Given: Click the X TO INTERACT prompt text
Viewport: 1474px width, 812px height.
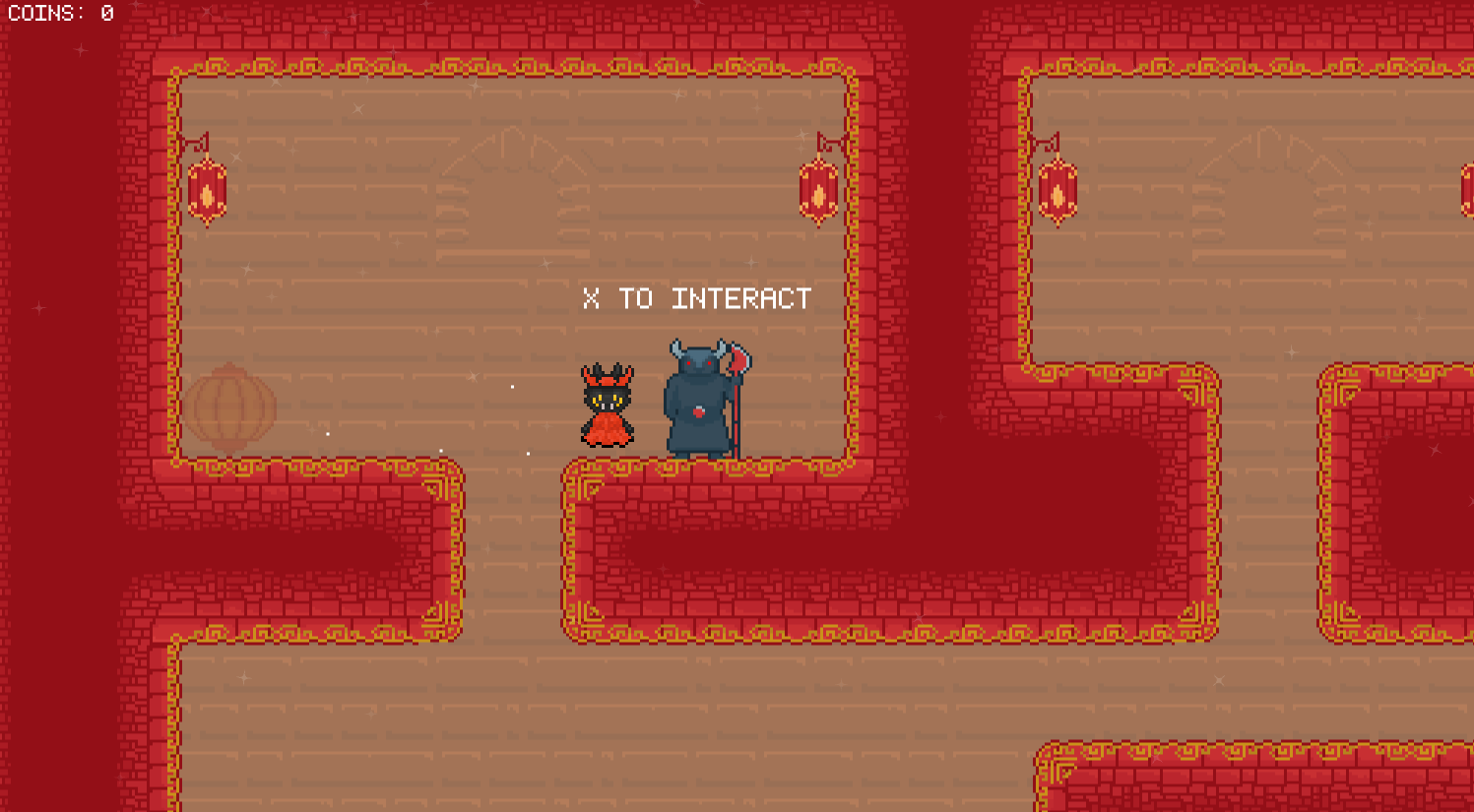Looking at the screenshot, I should coord(696,298).
